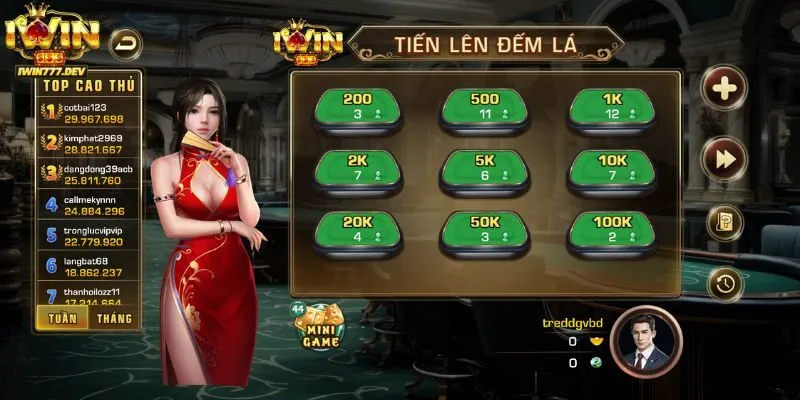
Task: Open the rules book icon
Action: pyautogui.click(x=723, y=222)
